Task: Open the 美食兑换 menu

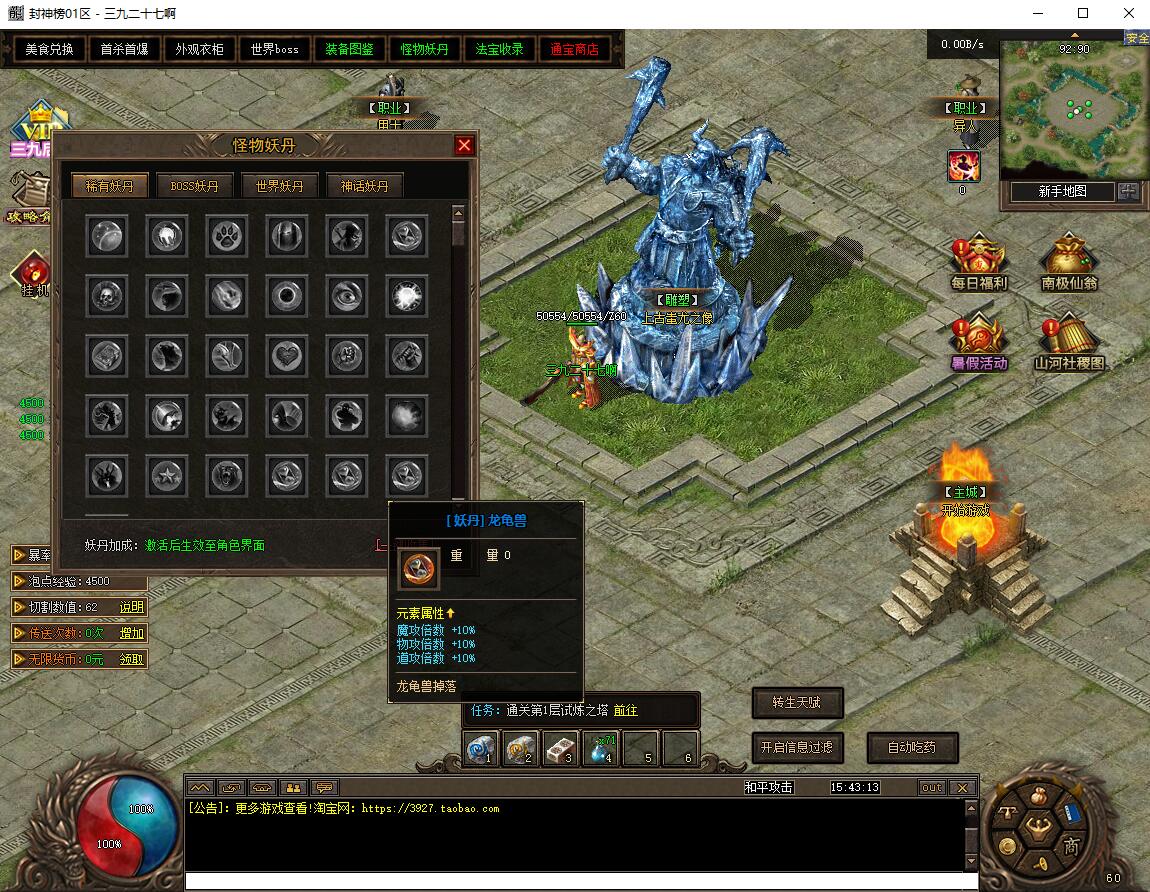Action: tap(50, 49)
